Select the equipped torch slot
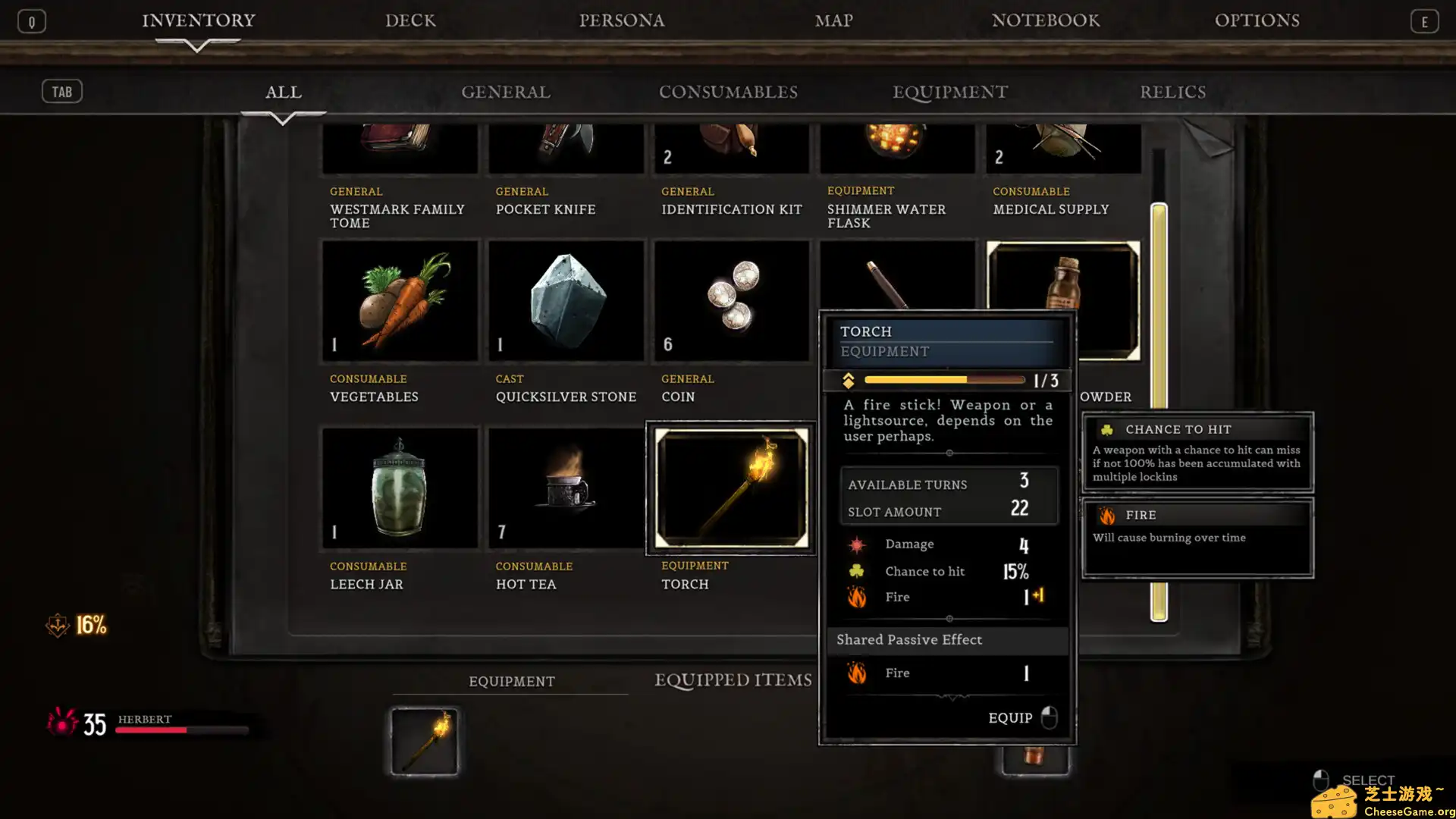 pyautogui.click(x=424, y=741)
